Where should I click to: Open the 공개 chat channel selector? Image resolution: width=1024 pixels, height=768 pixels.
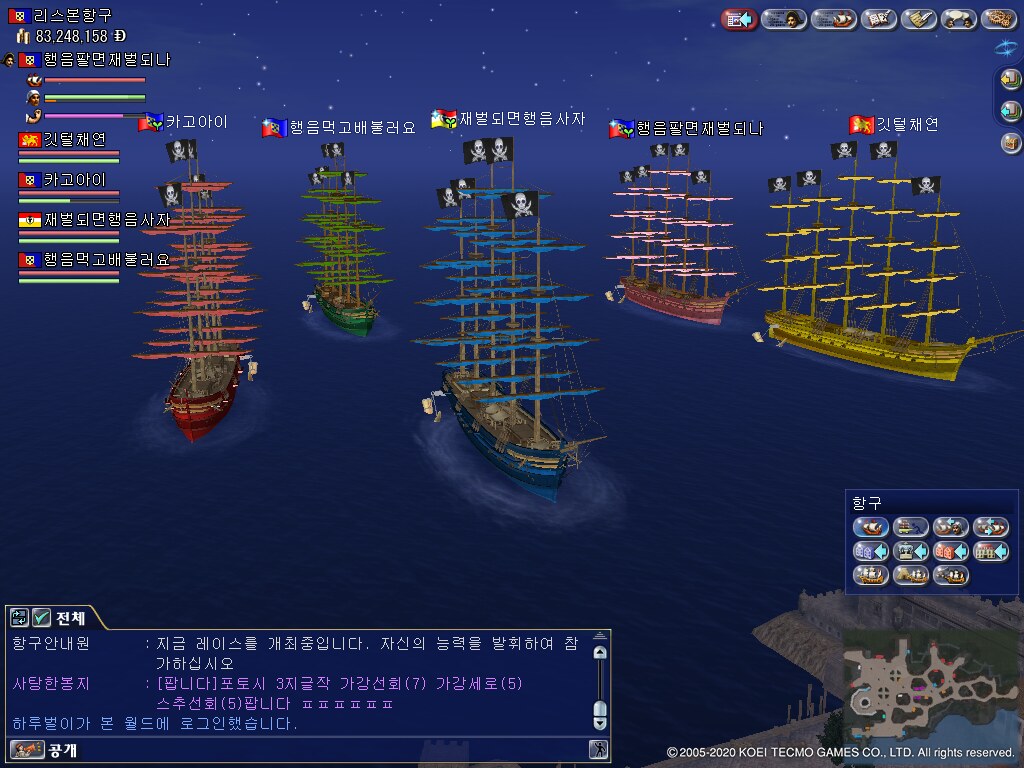click(44, 749)
